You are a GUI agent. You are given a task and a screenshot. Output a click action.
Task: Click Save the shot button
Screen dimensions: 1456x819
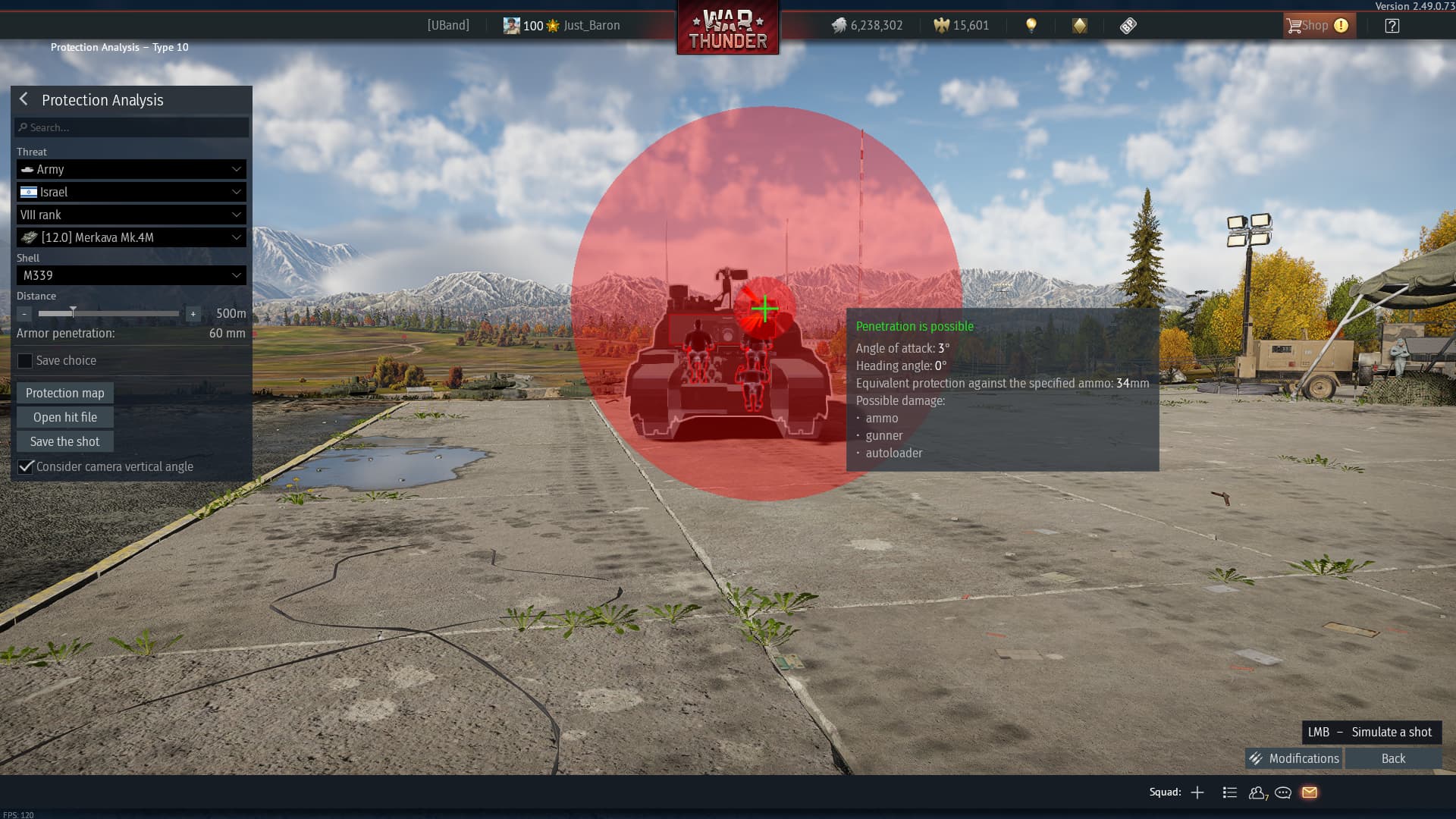pos(65,441)
